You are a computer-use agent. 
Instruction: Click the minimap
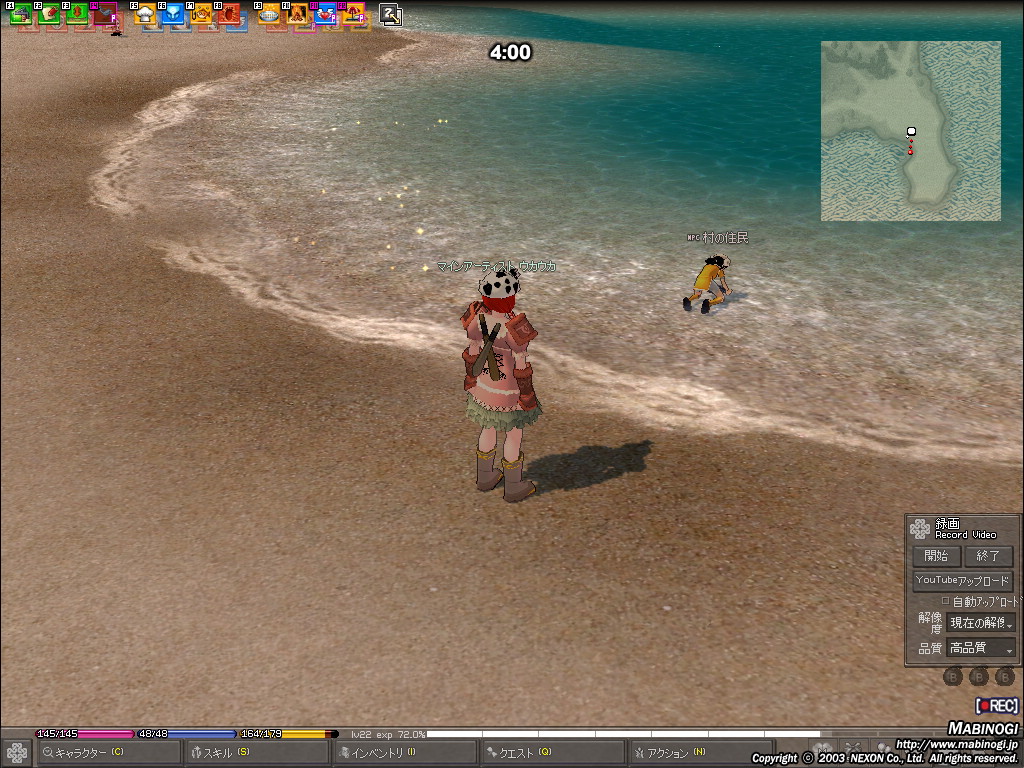coord(910,131)
